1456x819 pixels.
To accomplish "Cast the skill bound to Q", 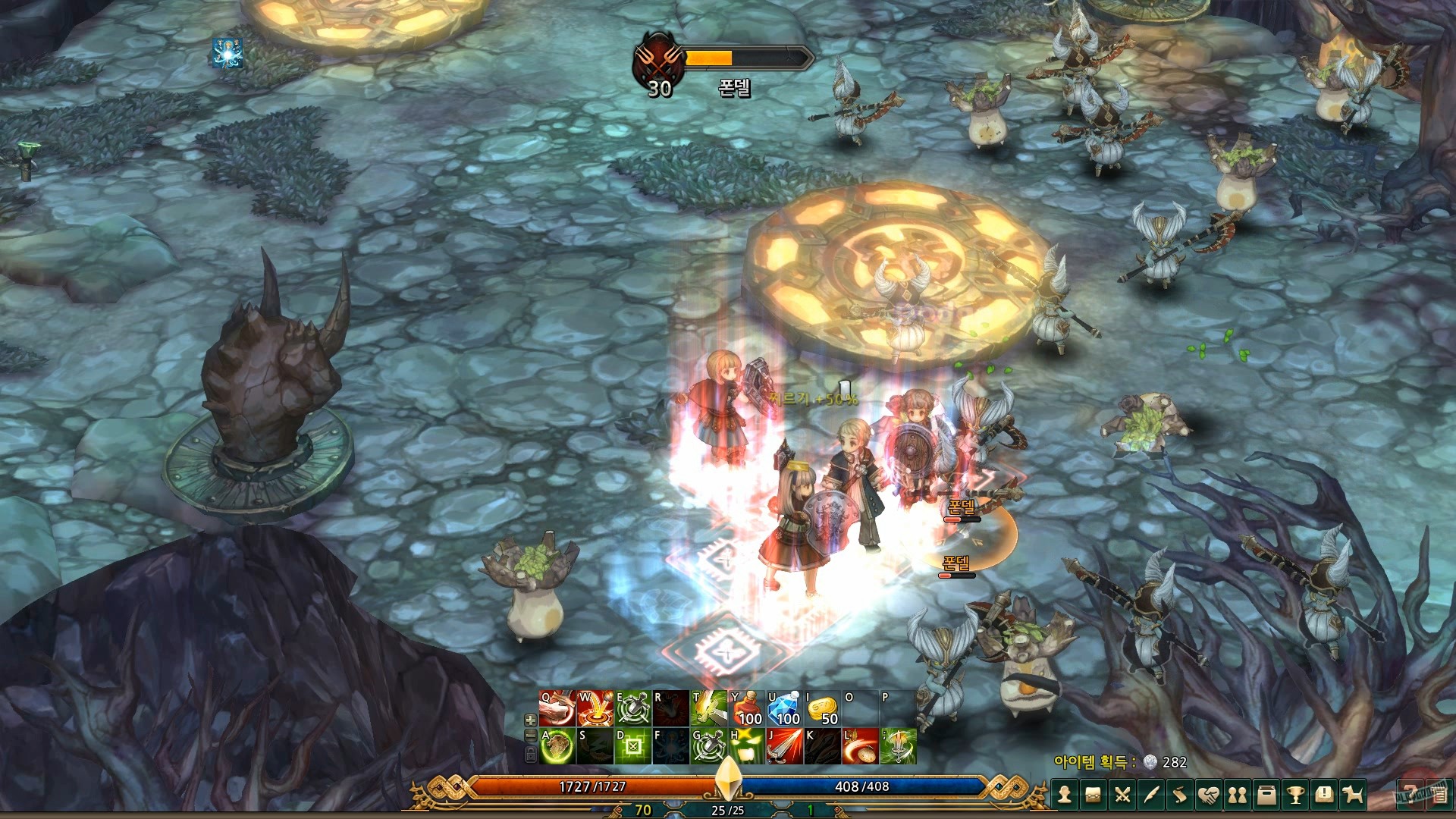I will [x=557, y=708].
